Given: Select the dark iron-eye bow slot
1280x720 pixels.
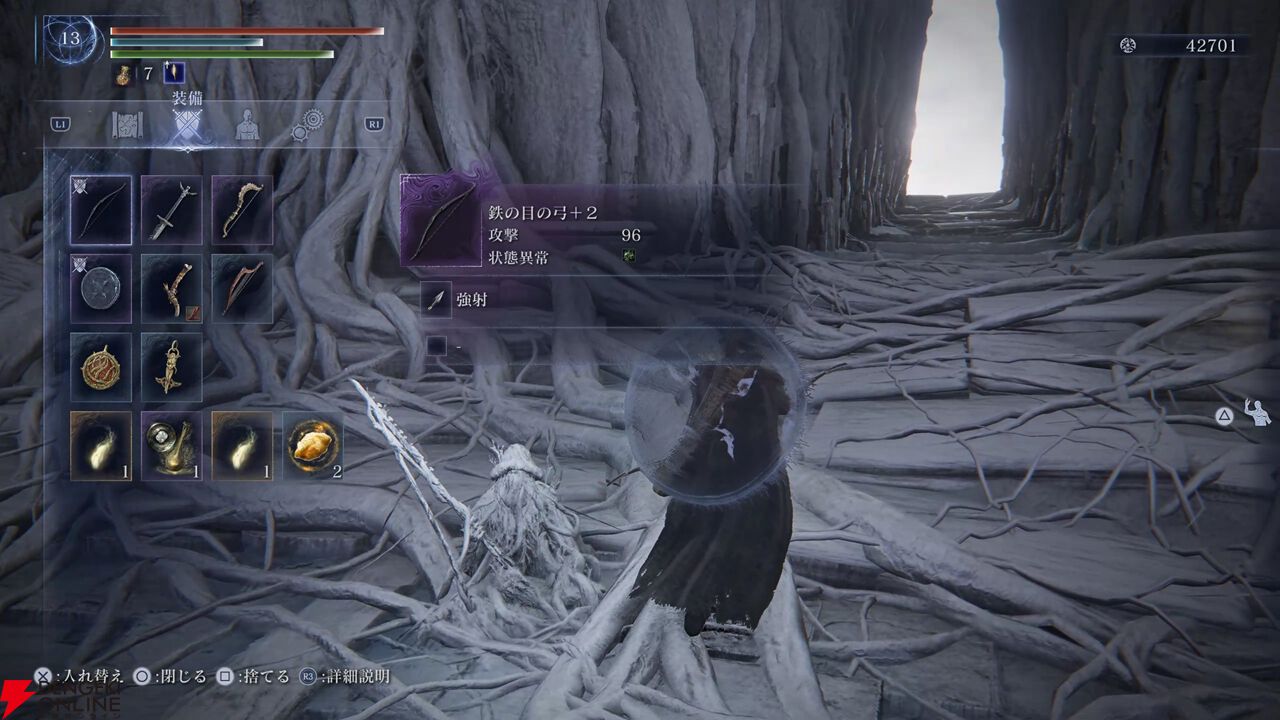Looking at the screenshot, I should click(x=101, y=210).
